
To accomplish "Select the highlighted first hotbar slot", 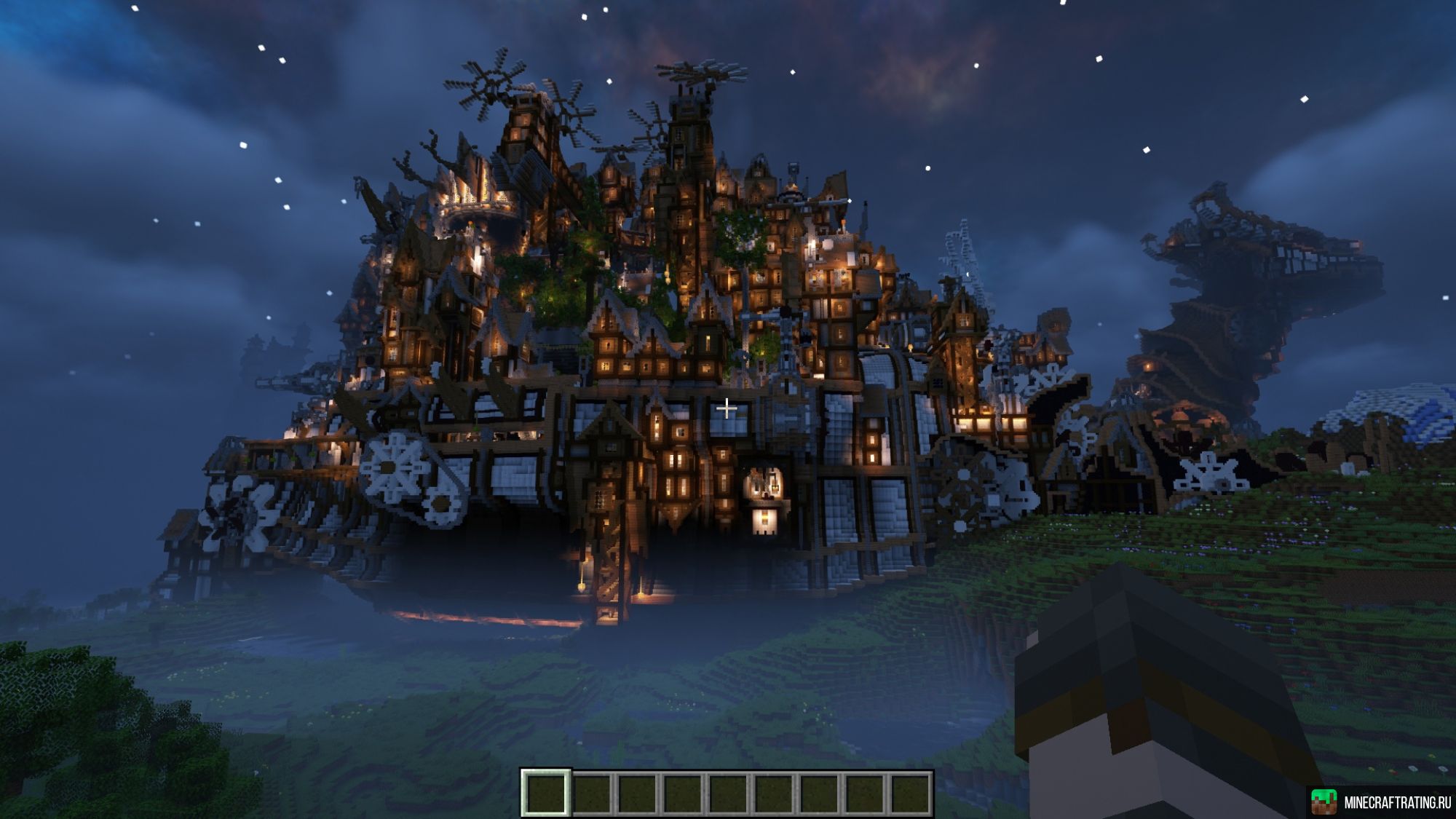I will coord(545,793).
